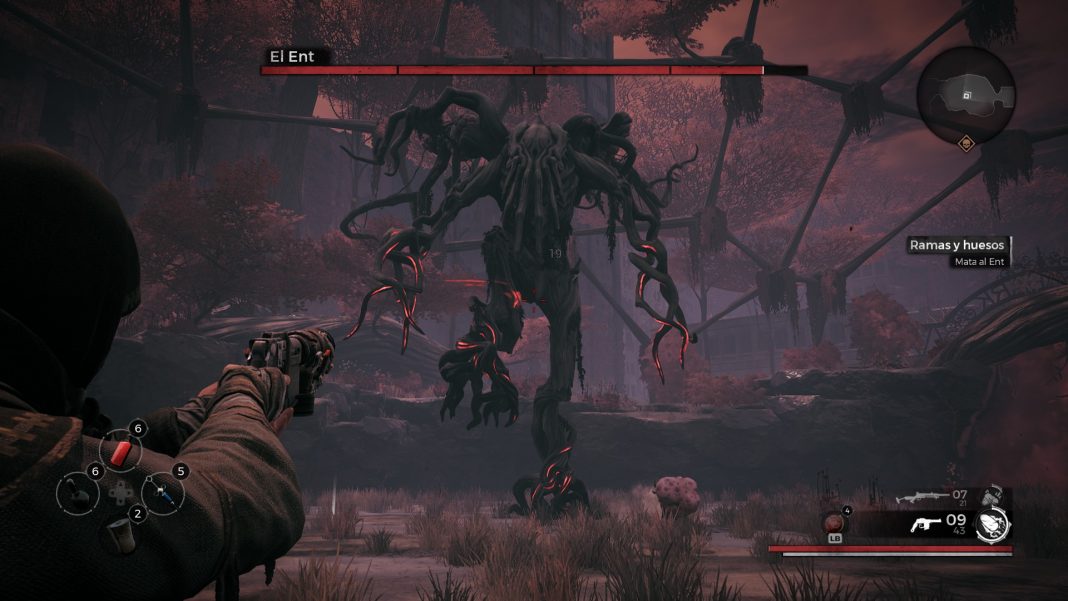Activate the long gun's weapon mod icon
1068x601 pixels.
click(x=990, y=495)
